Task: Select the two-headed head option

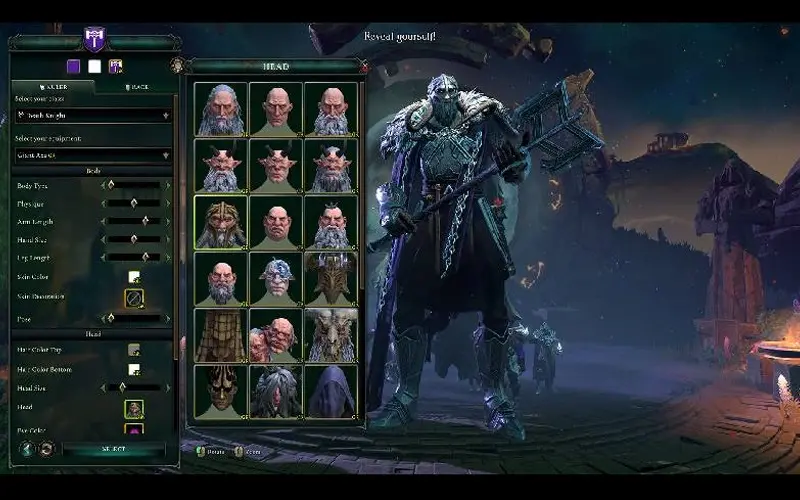Action: point(276,336)
